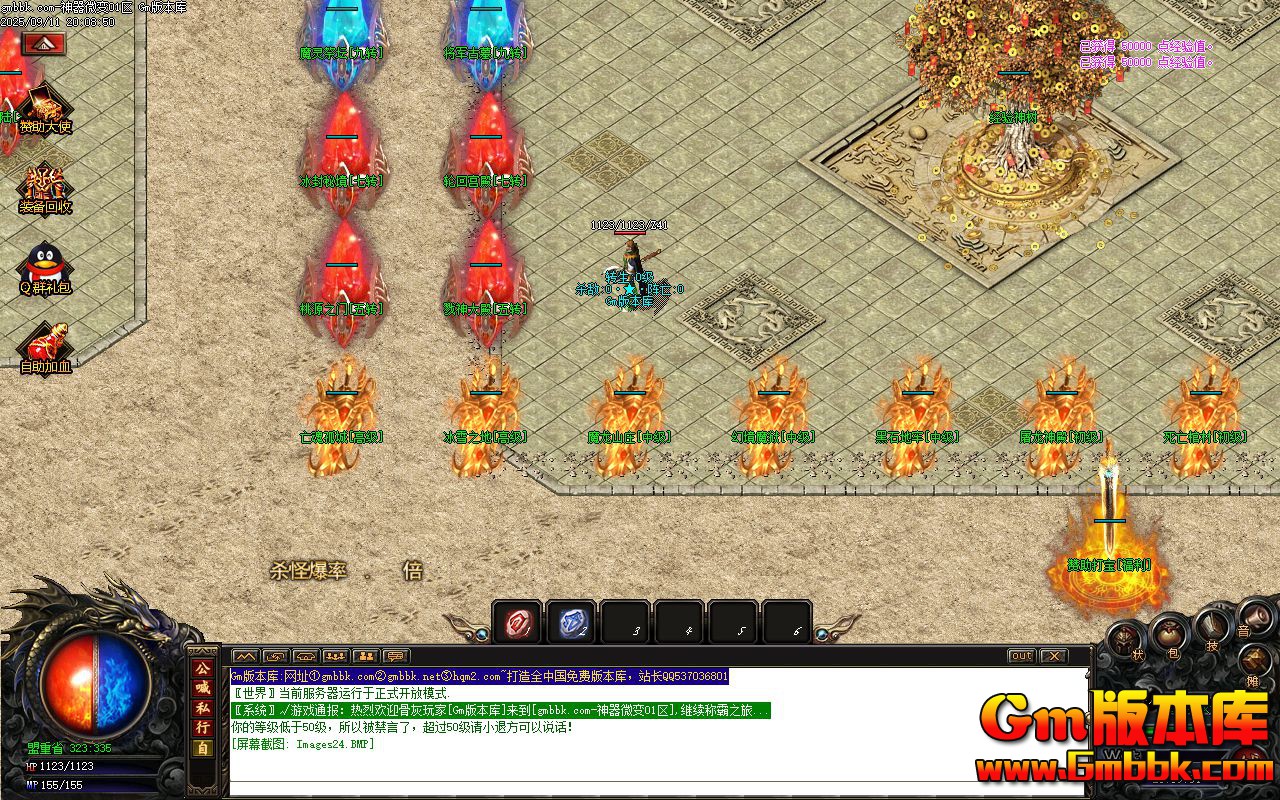Image resolution: width=1280 pixels, height=800 pixels.
Task: Open the bag (包) panel icon
Action: click(1169, 636)
